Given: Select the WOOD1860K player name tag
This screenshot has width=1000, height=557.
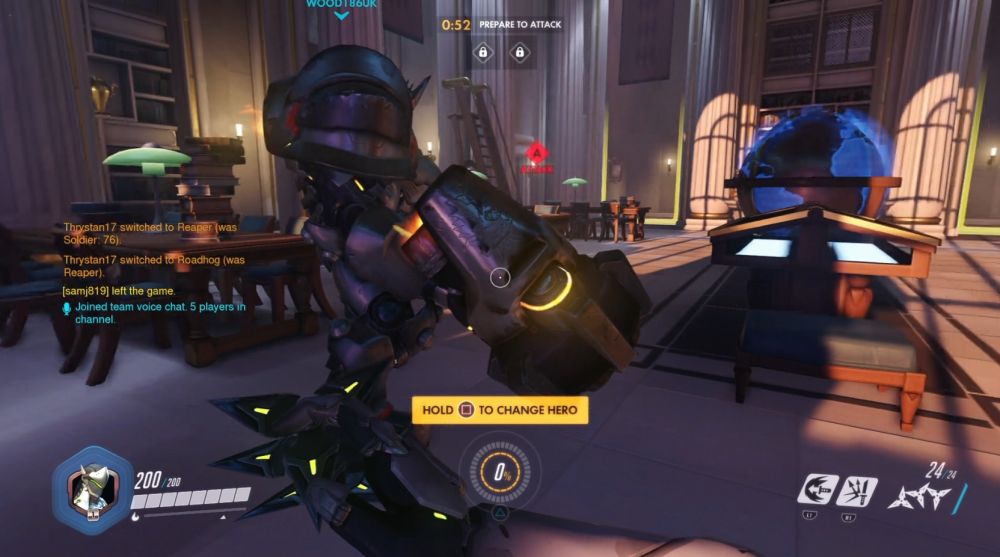Looking at the screenshot, I should click(340, 5).
